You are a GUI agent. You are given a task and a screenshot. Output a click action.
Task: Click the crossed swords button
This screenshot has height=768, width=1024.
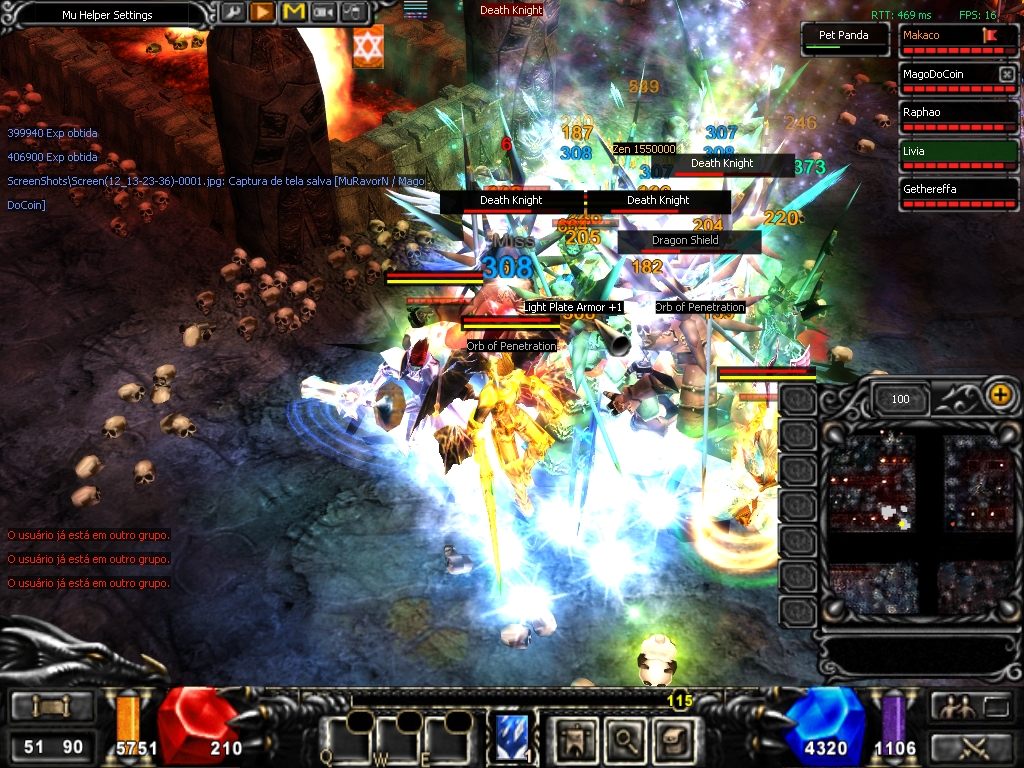pos(970,747)
